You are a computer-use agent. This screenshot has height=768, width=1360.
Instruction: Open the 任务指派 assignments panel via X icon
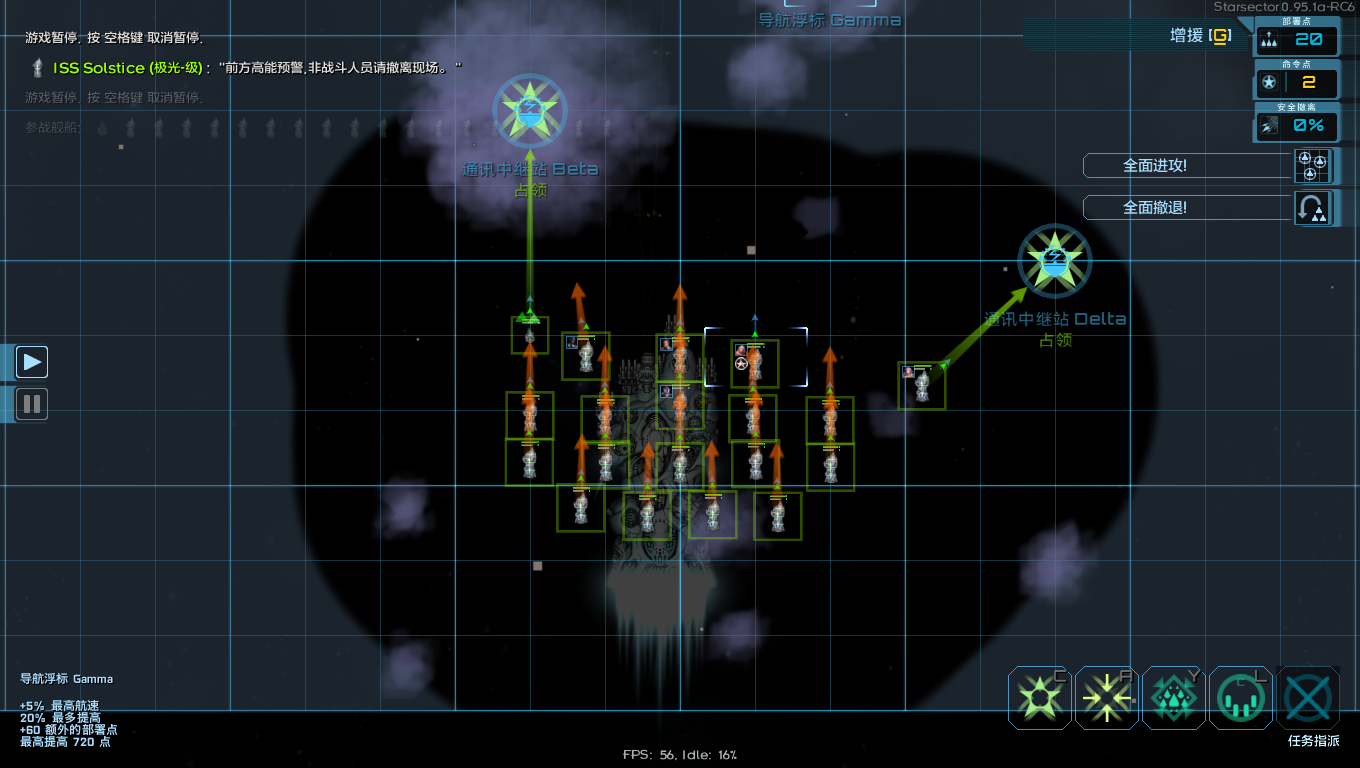point(1307,698)
